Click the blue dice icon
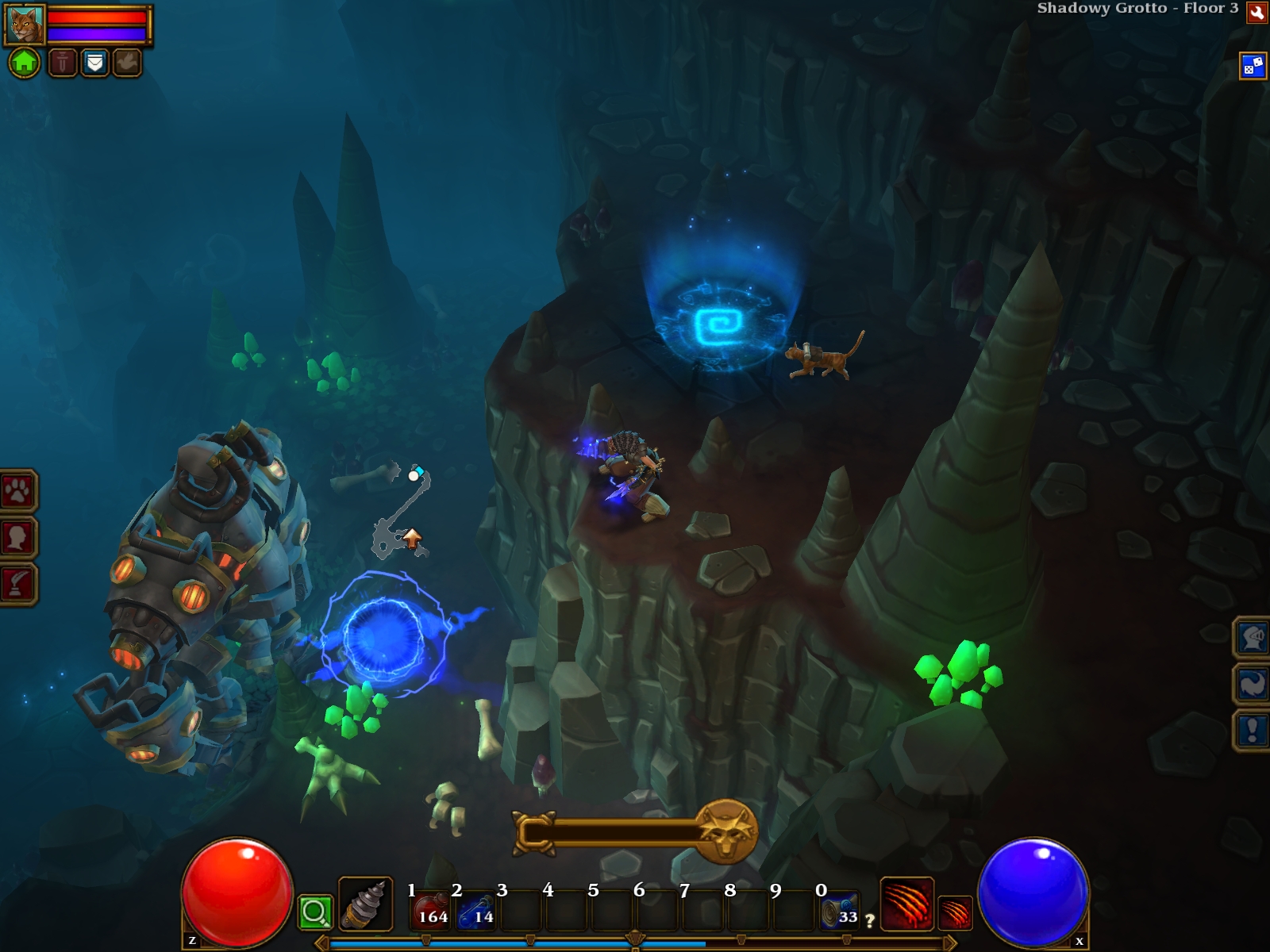This screenshot has height=952, width=1270. [1253, 66]
